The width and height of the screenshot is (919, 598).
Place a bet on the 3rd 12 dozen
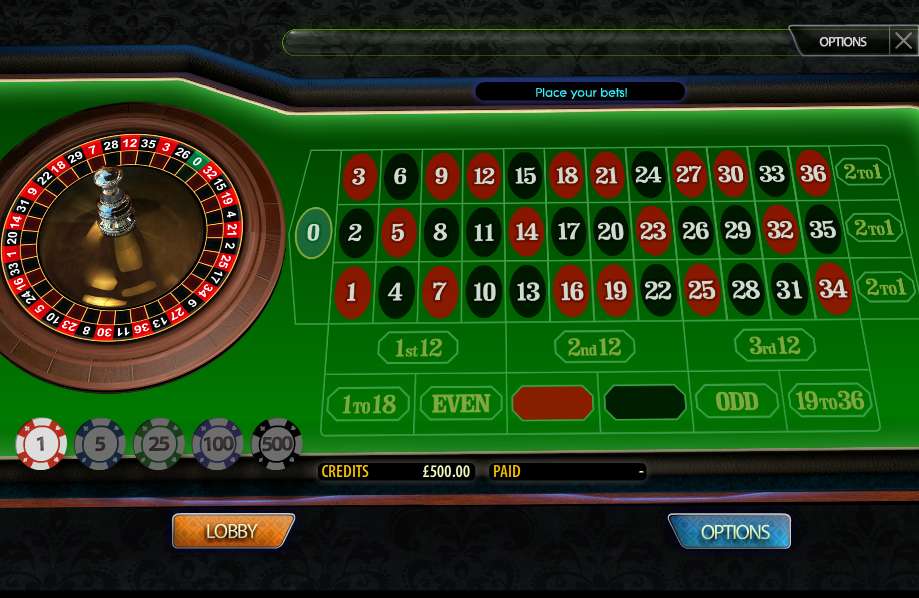(x=775, y=346)
